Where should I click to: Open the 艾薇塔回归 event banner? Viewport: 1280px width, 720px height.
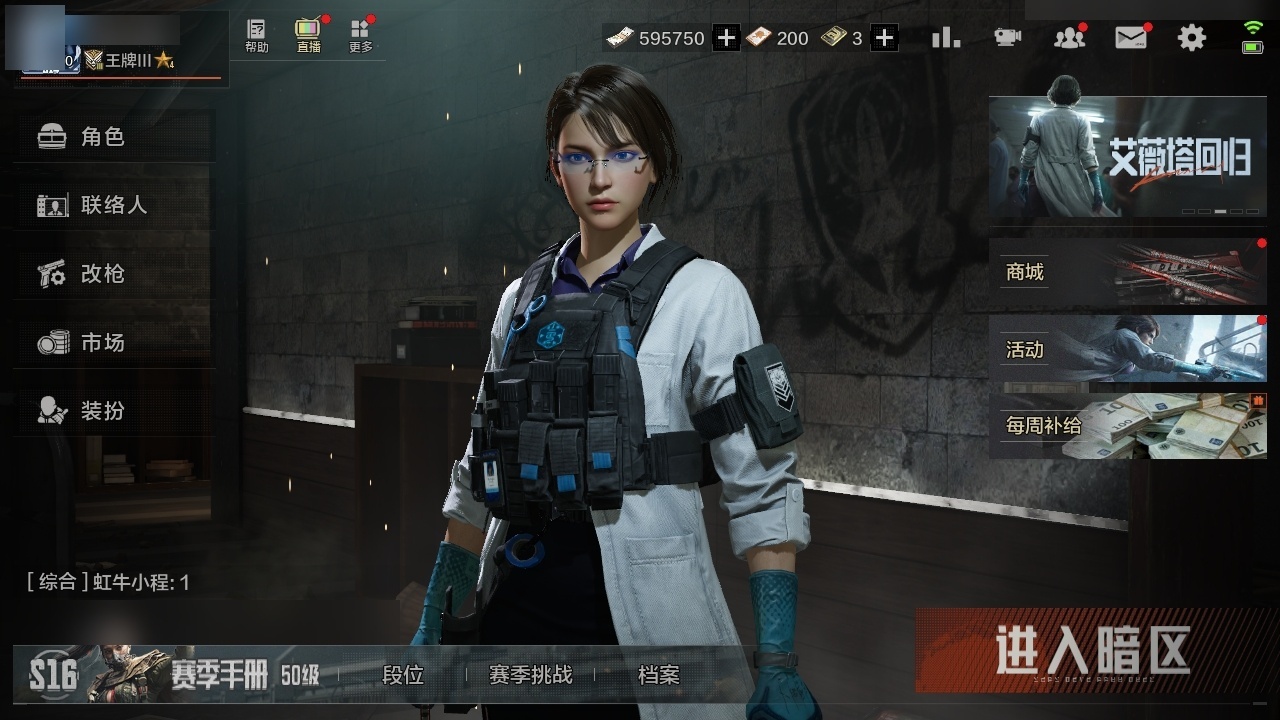pyautogui.click(x=1127, y=157)
